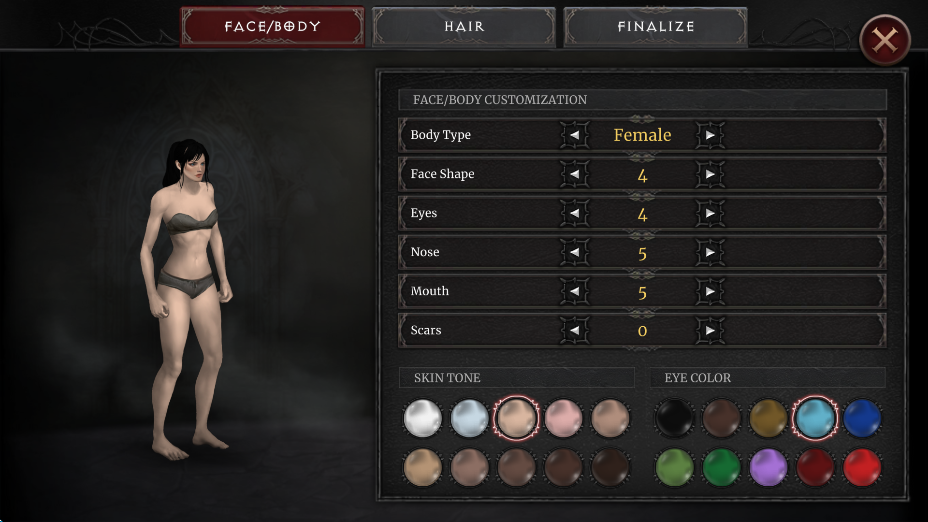Choose the black eye color
Viewport: 928px width, 522px height.
(x=675, y=418)
